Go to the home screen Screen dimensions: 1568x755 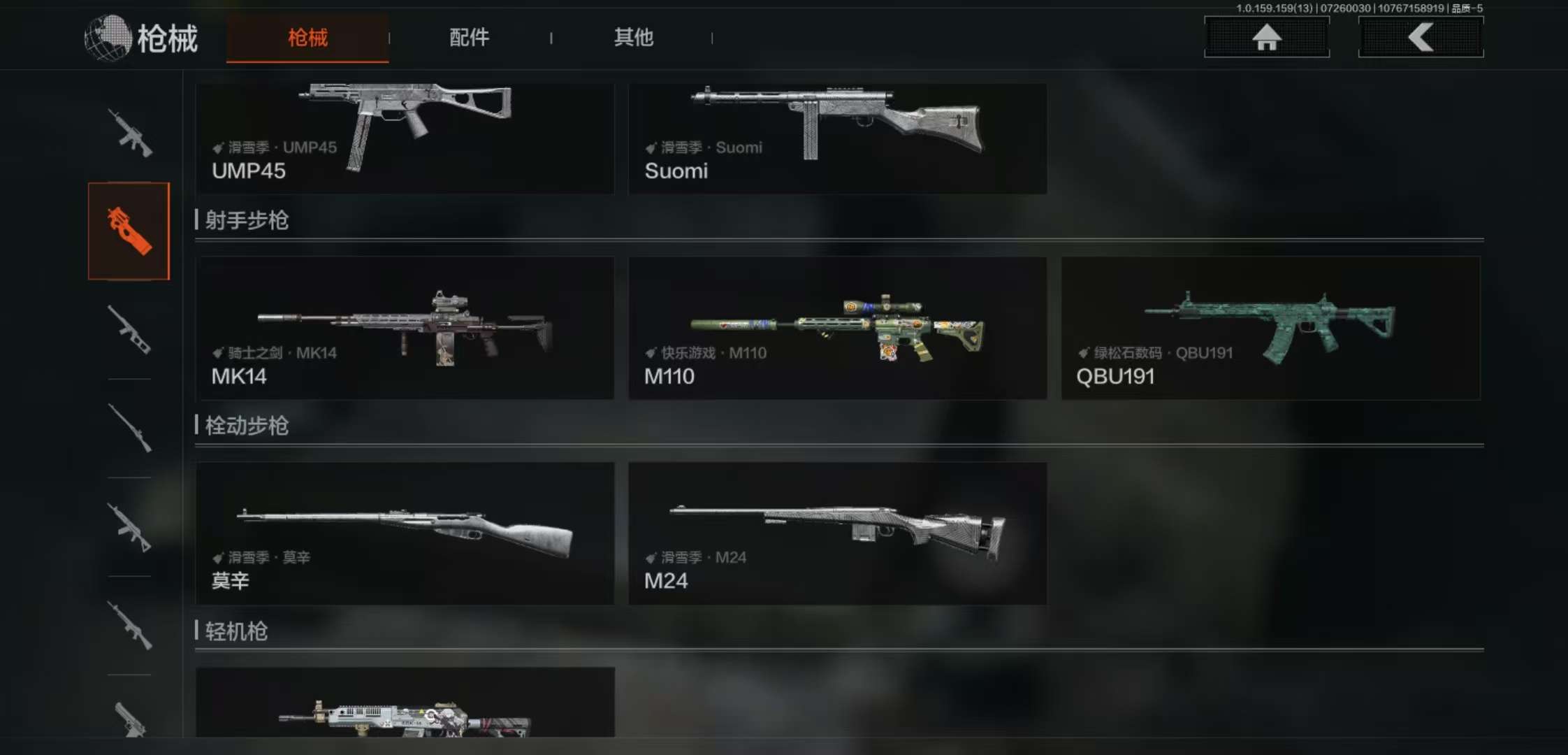[x=1266, y=36]
